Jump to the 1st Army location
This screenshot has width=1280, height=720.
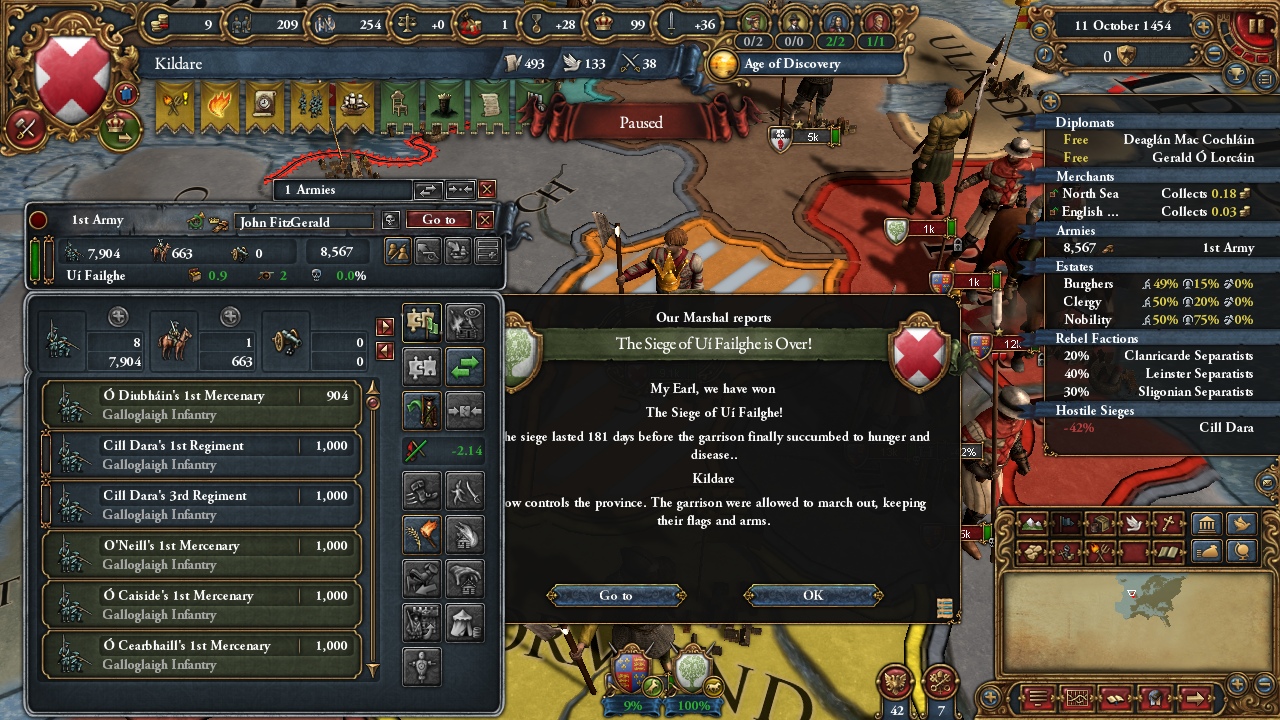438,220
